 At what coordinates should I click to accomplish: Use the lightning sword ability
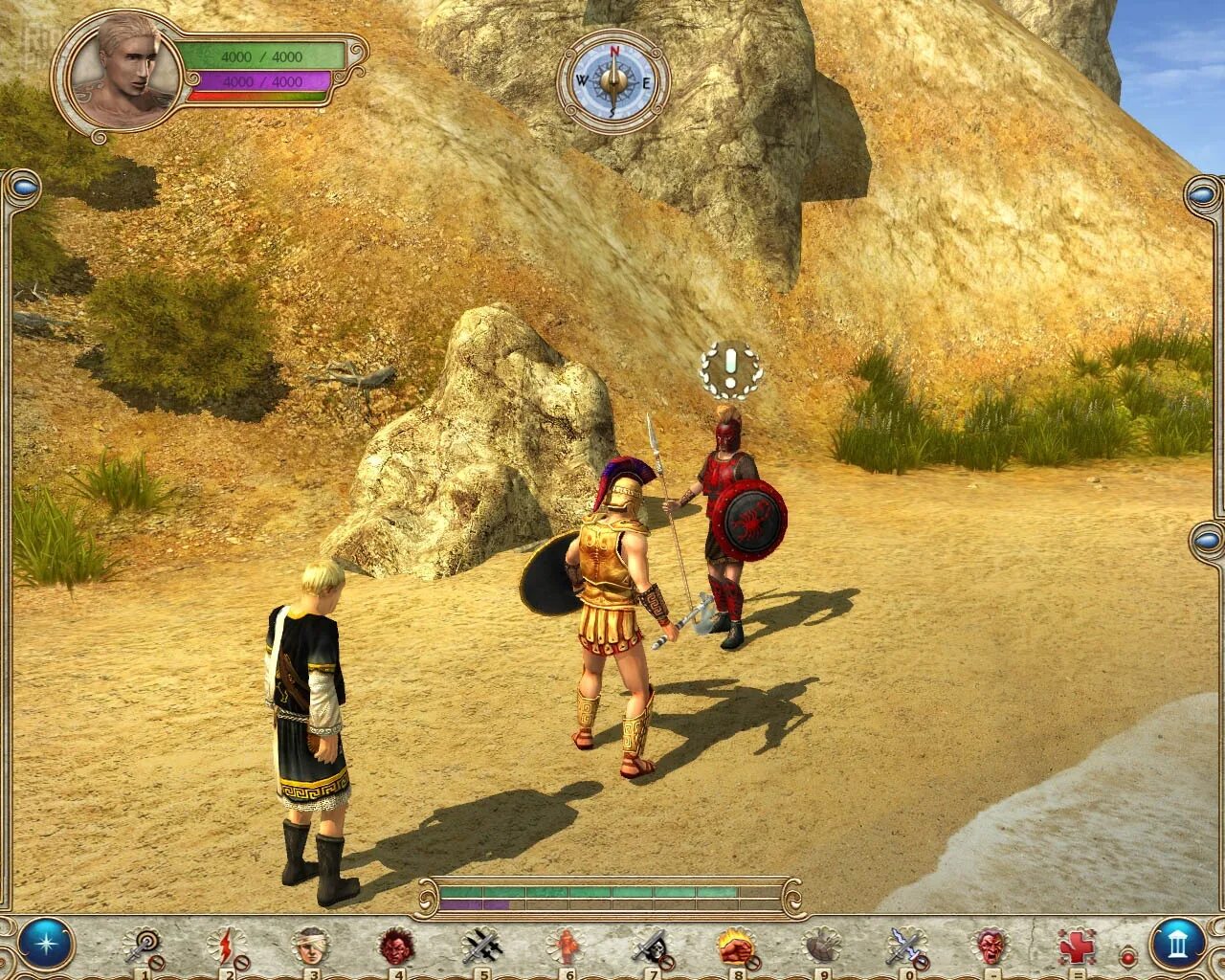click(904, 947)
